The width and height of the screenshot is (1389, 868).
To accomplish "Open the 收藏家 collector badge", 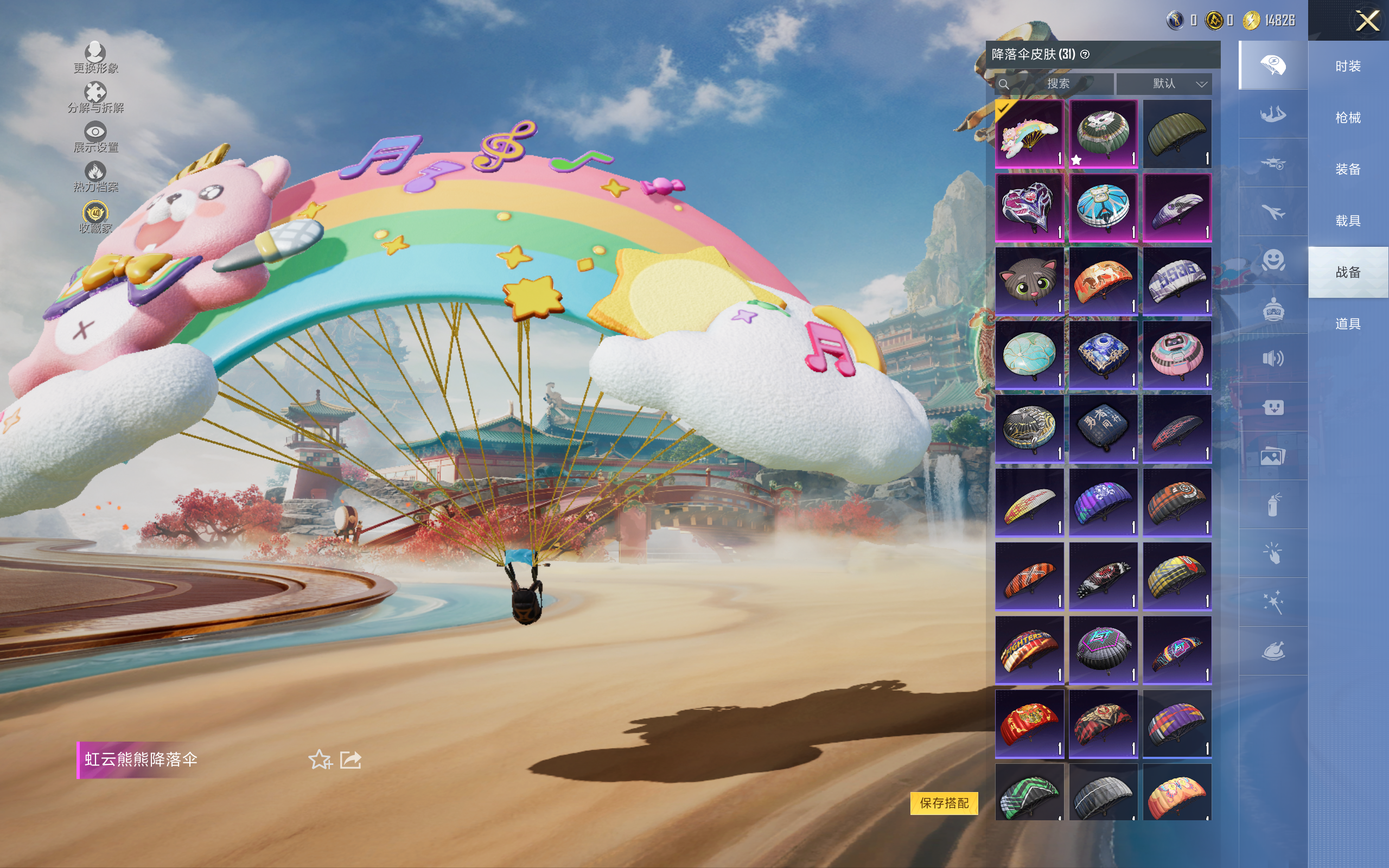I will (x=95, y=217).
